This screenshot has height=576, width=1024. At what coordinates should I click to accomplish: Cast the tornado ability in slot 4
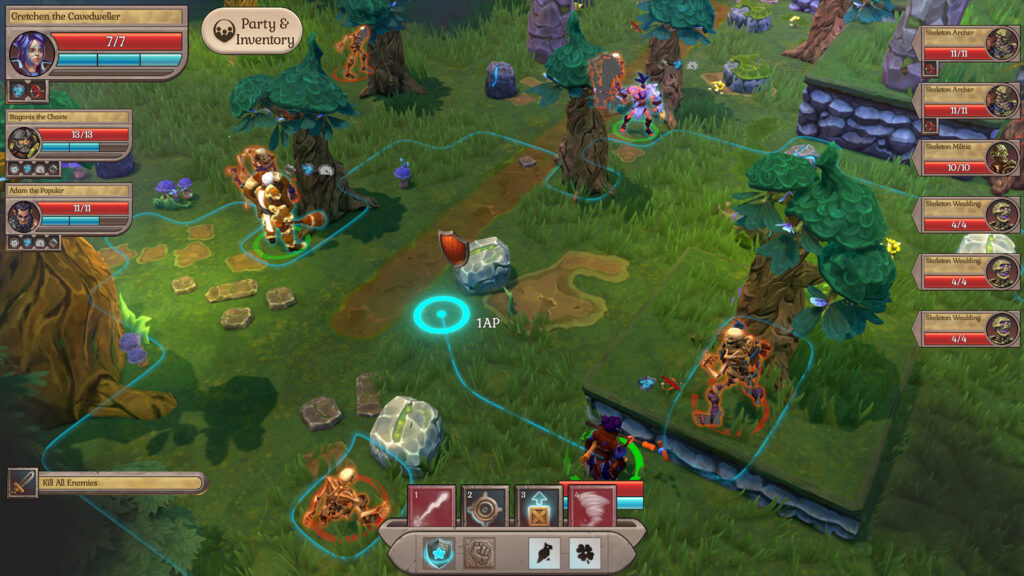click(594, 507)
